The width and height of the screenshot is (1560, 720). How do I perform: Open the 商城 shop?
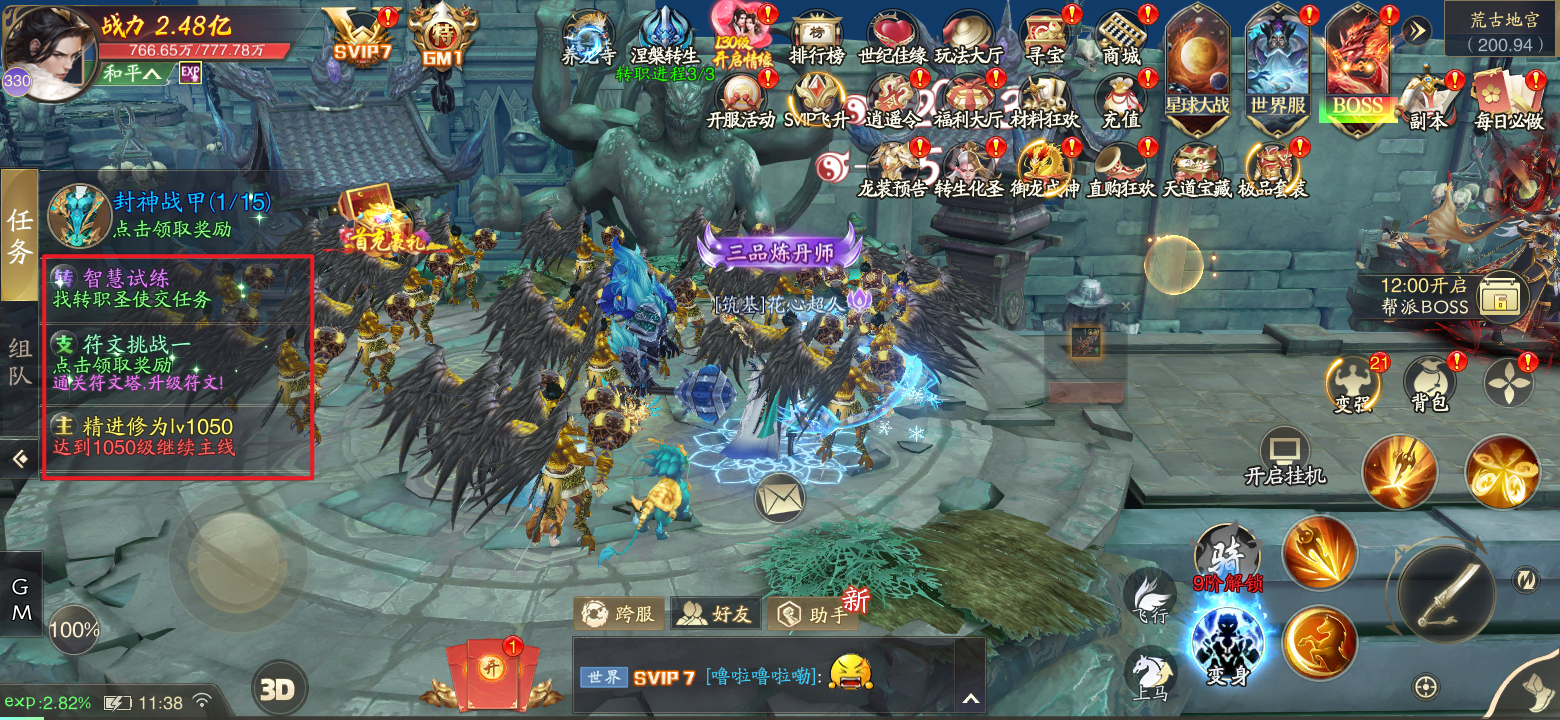[x=1120, y=37]
